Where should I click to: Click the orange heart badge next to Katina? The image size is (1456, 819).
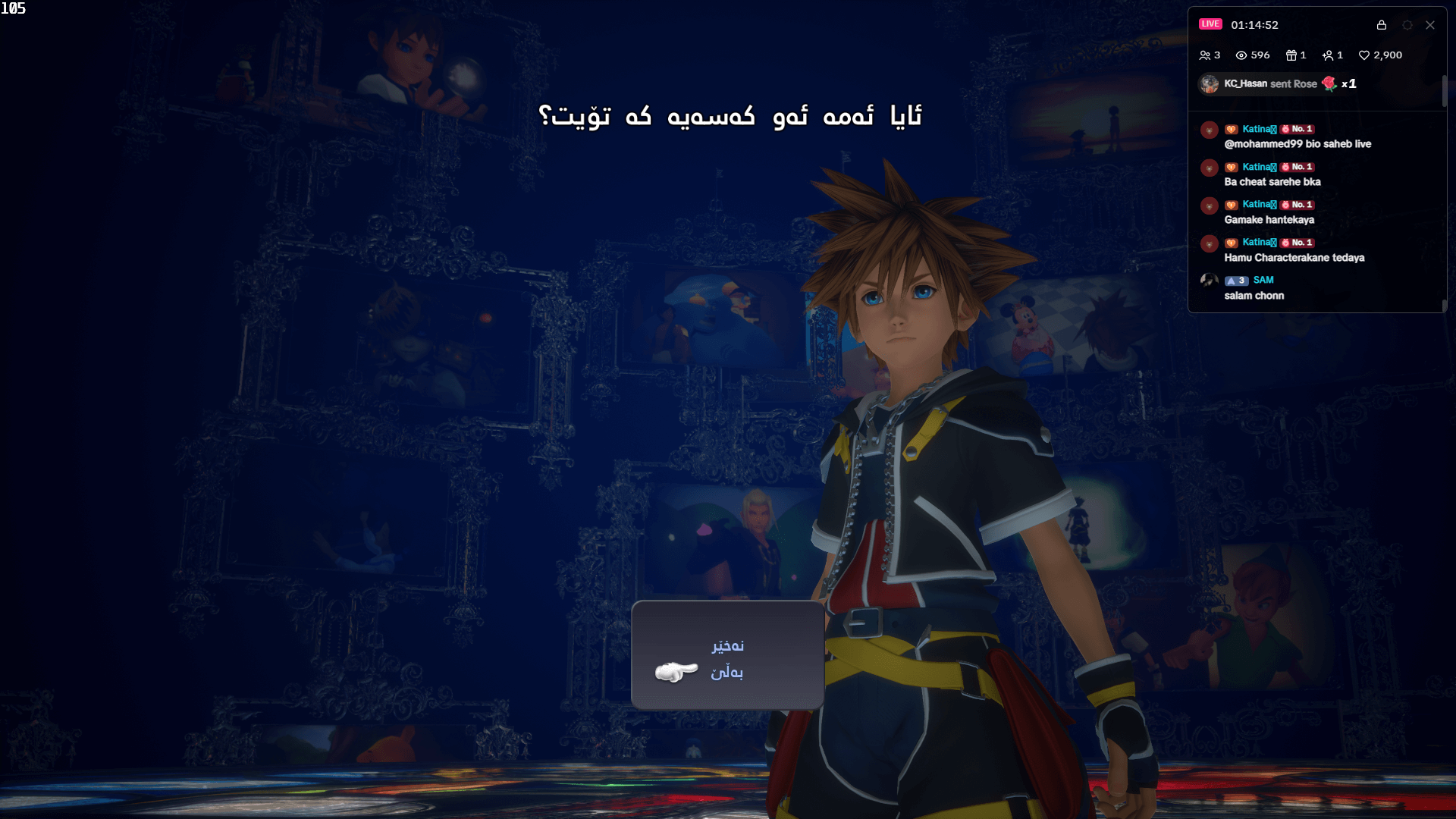click(x=1232, y=129)
